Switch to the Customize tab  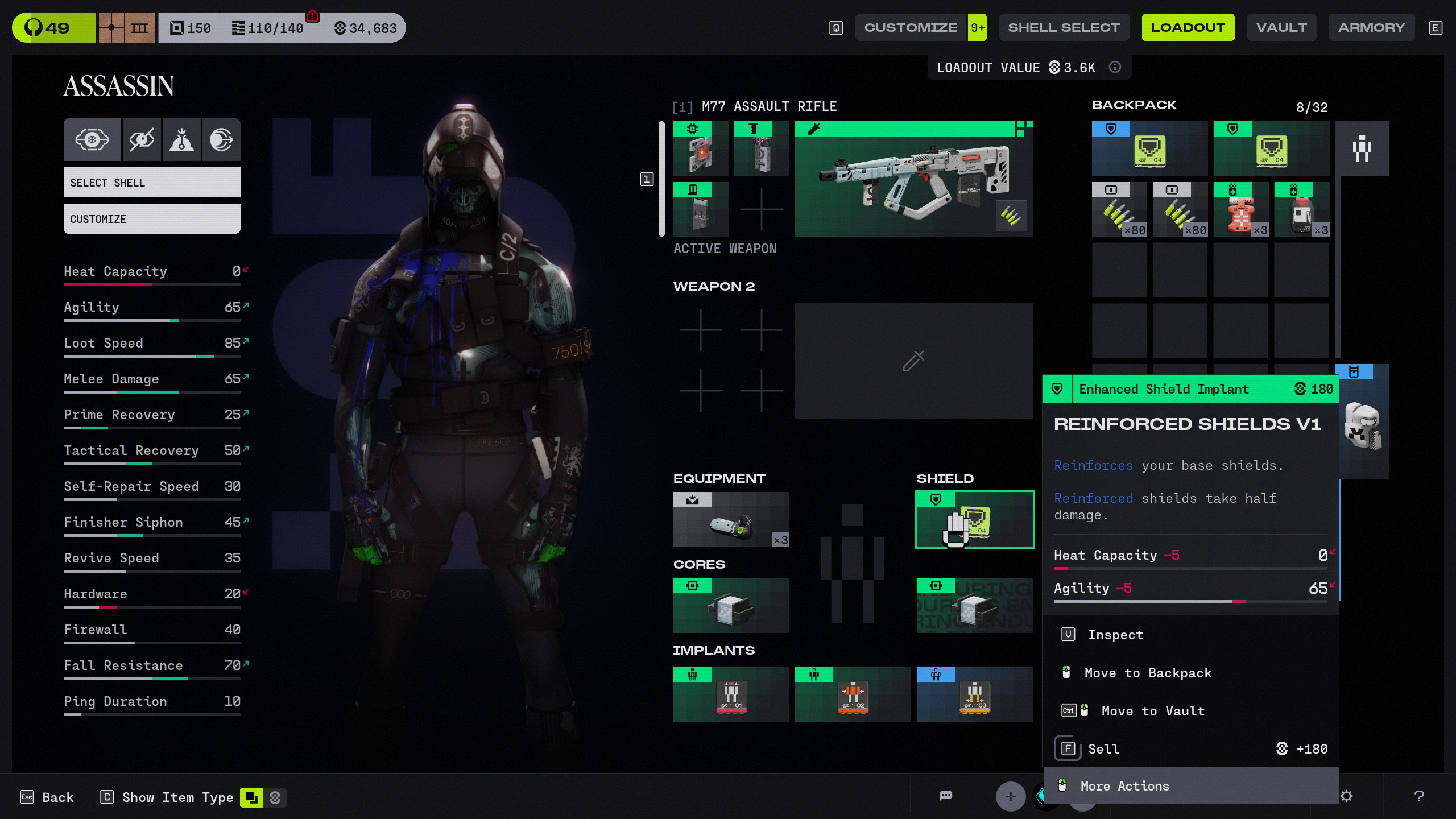911,27
